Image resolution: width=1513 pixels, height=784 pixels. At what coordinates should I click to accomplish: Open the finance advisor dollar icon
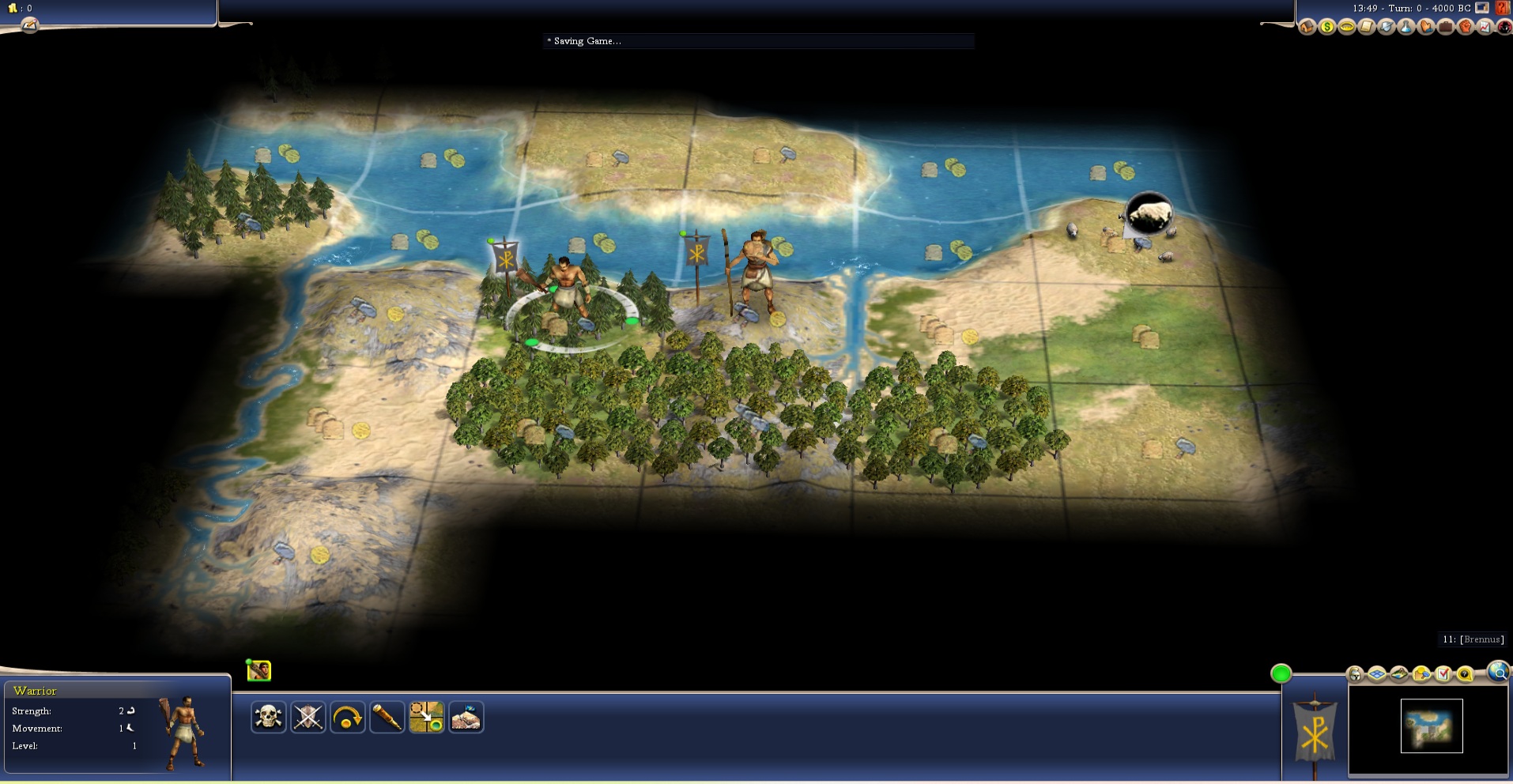[1327, 28]
